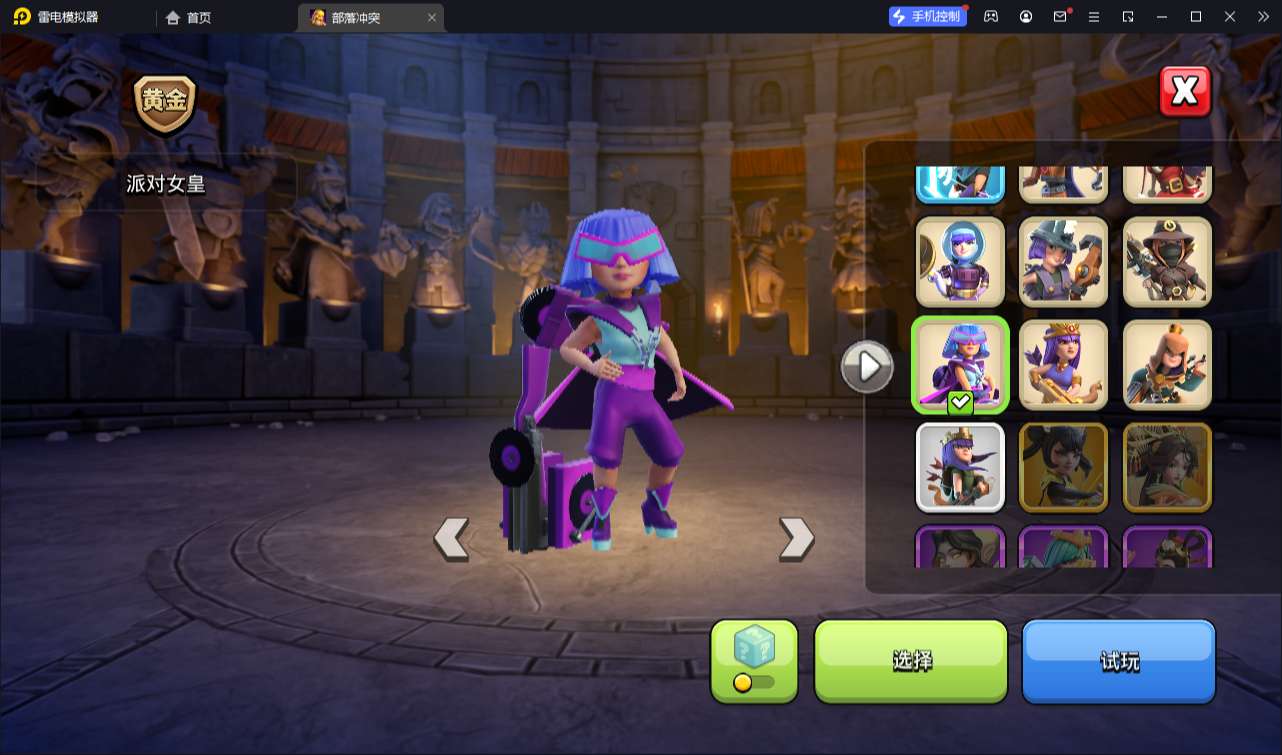Show the next skin with right arrow
The width and height of the screenshot is (1282, 755).
click(796, 538)
